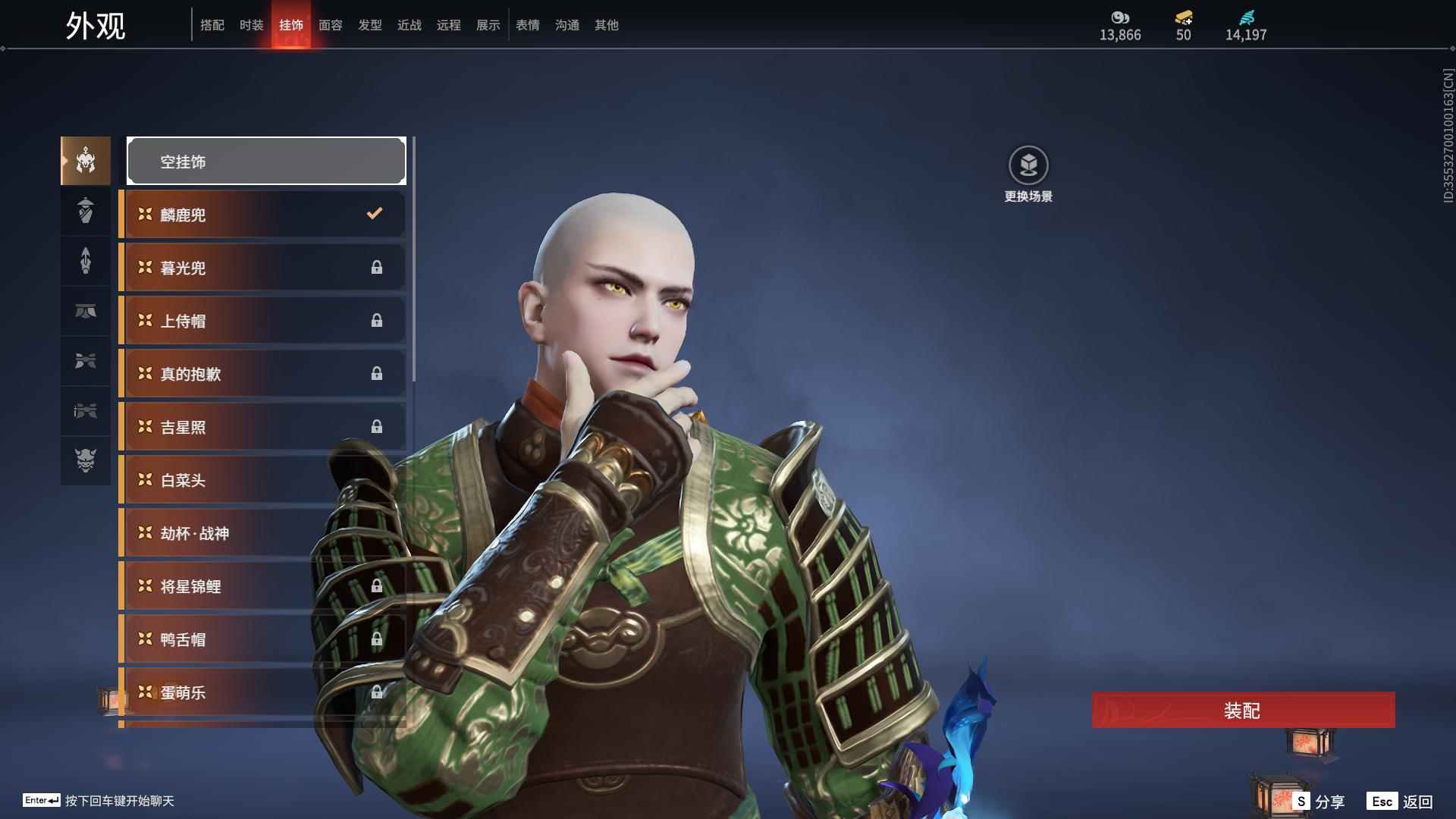Select the 麟鹿兜 accessory
Viewport: 1456px width, 819px height.
262,215
